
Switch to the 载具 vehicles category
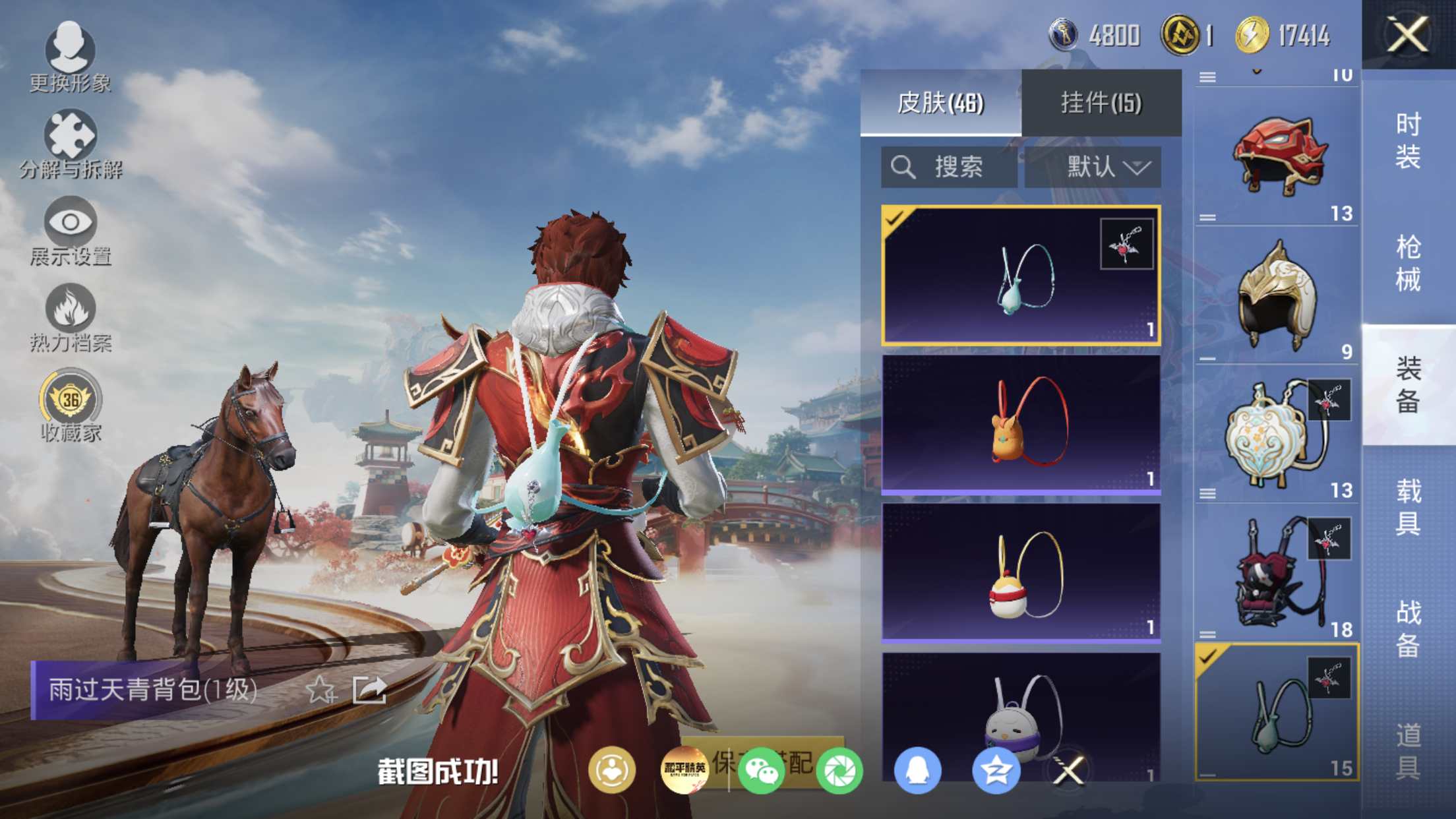pos(1409,506)
